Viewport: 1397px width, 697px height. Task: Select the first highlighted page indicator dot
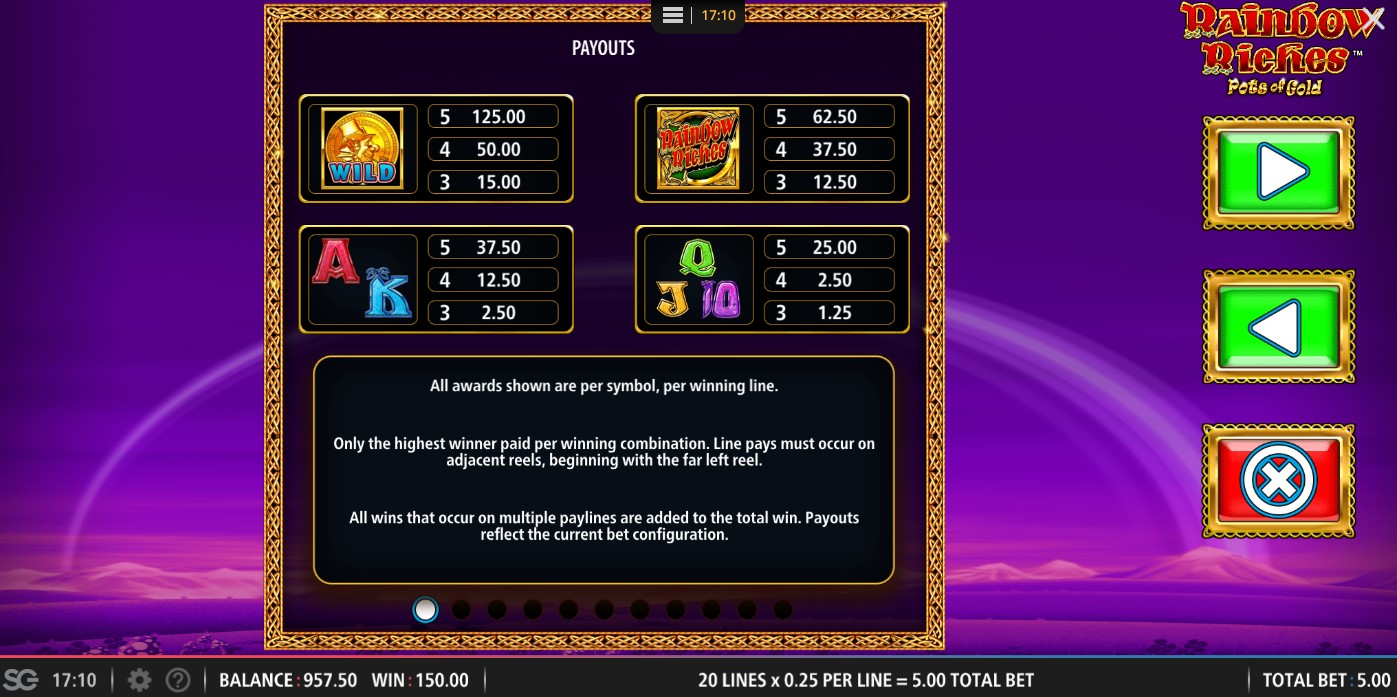[425, 609]
